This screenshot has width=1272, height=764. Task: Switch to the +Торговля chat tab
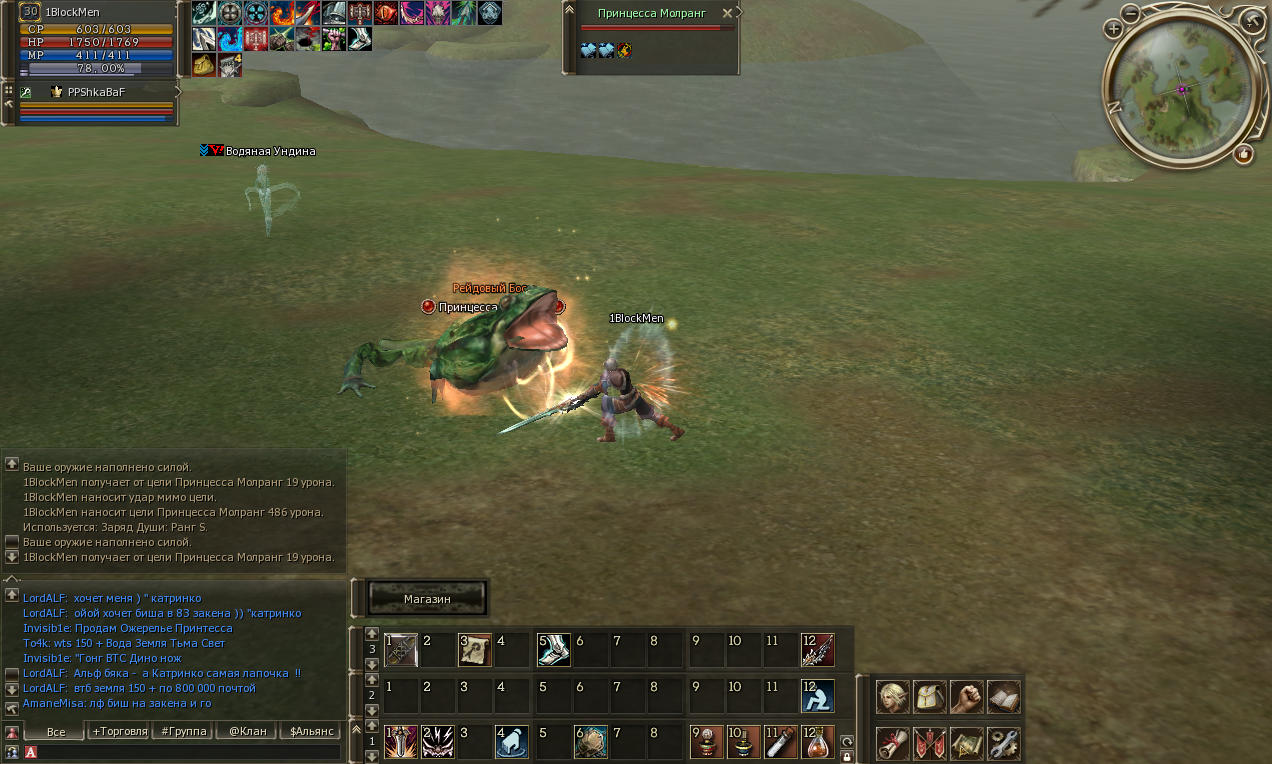coord(120,731)
